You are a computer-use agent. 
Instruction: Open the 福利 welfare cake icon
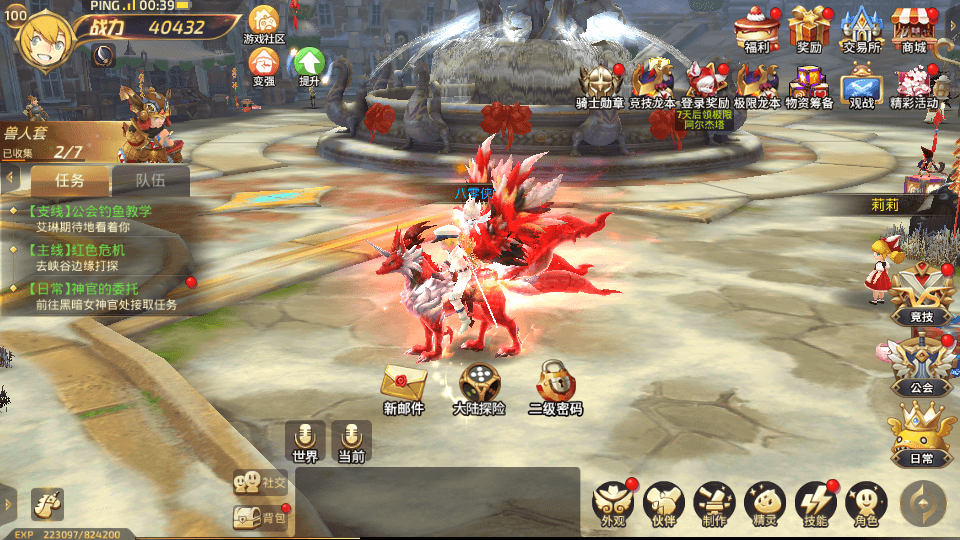(756, 27)
